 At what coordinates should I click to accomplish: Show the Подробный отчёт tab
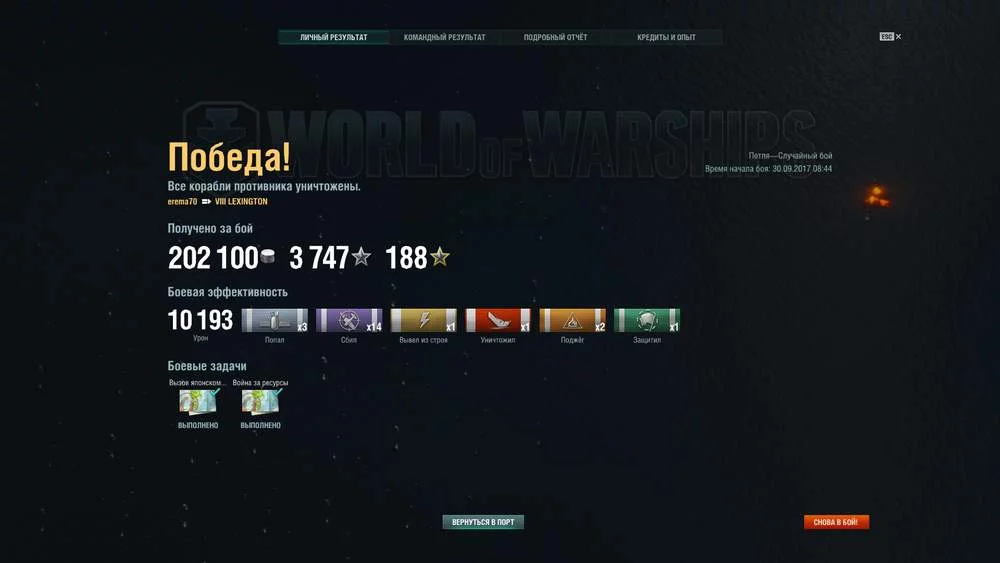pos(556,38)
